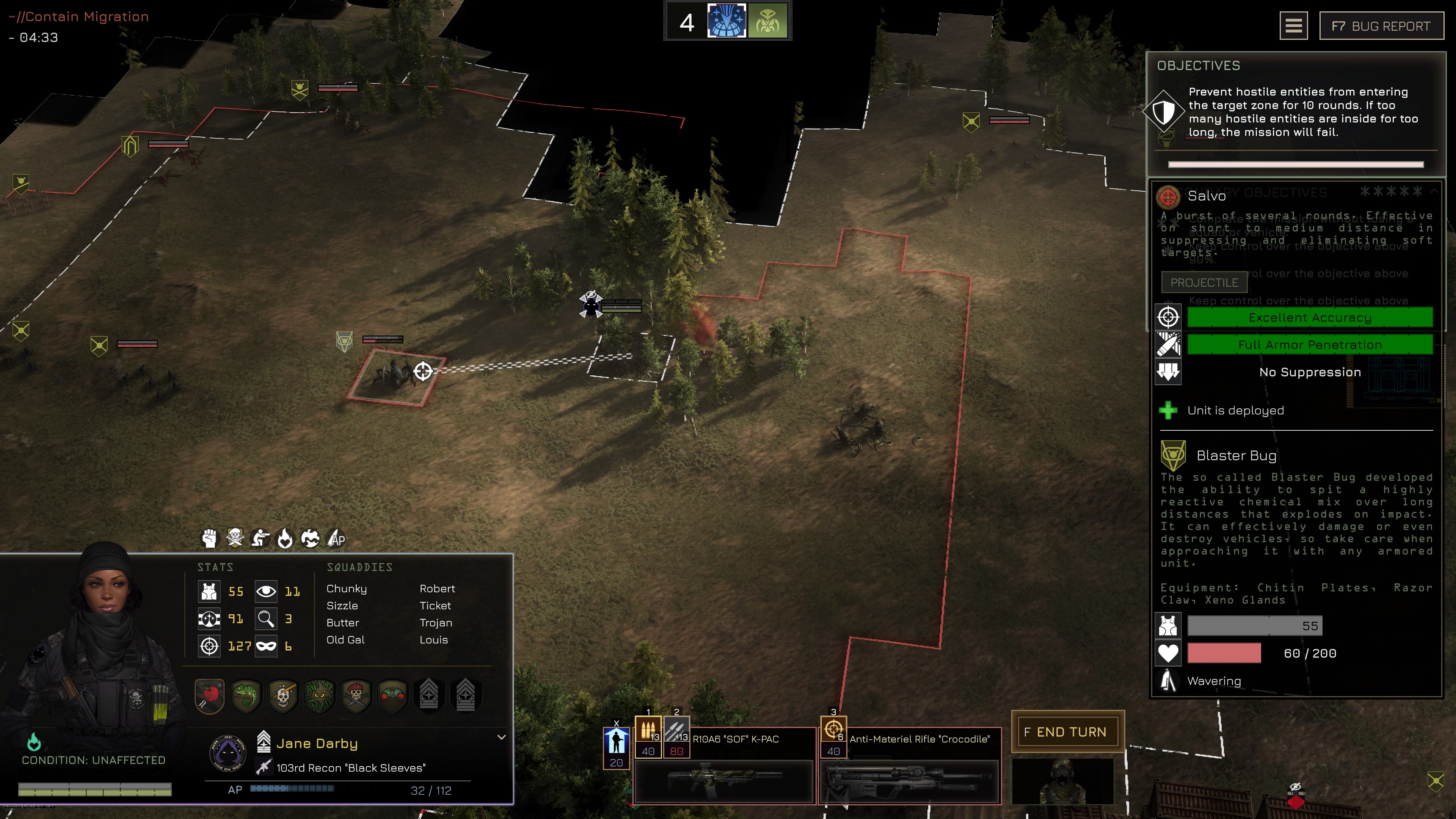Select the red beret skull perk badge

point(356,695)
